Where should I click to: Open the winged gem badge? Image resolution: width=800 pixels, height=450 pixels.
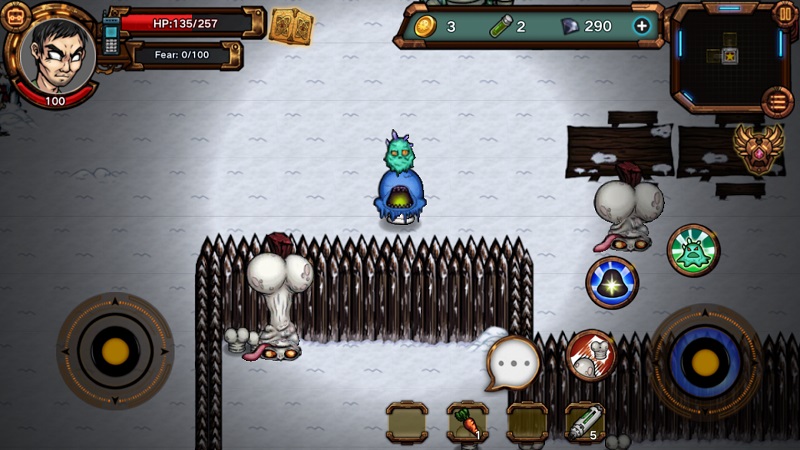tap(758, 148)
